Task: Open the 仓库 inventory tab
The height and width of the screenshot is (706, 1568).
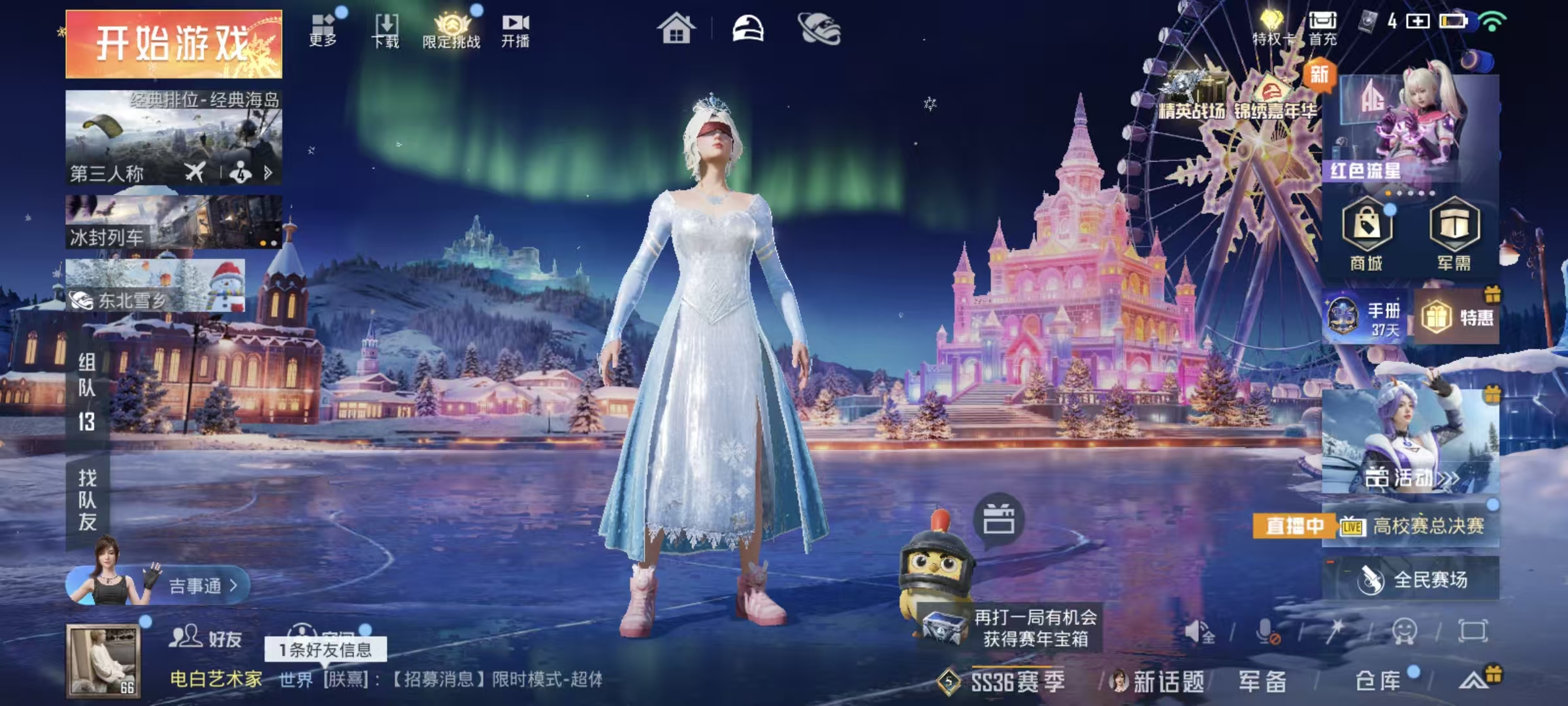Action: tap(1379, 681)
